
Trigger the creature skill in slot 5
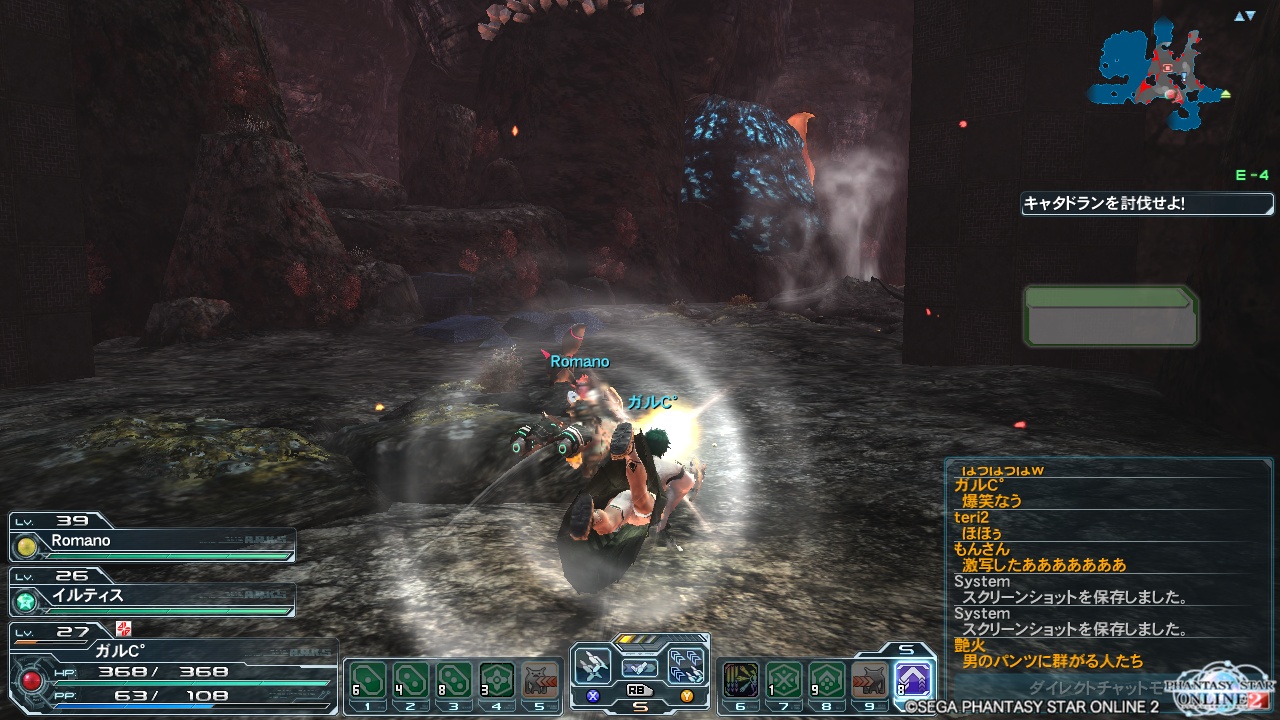pos(540,680)
